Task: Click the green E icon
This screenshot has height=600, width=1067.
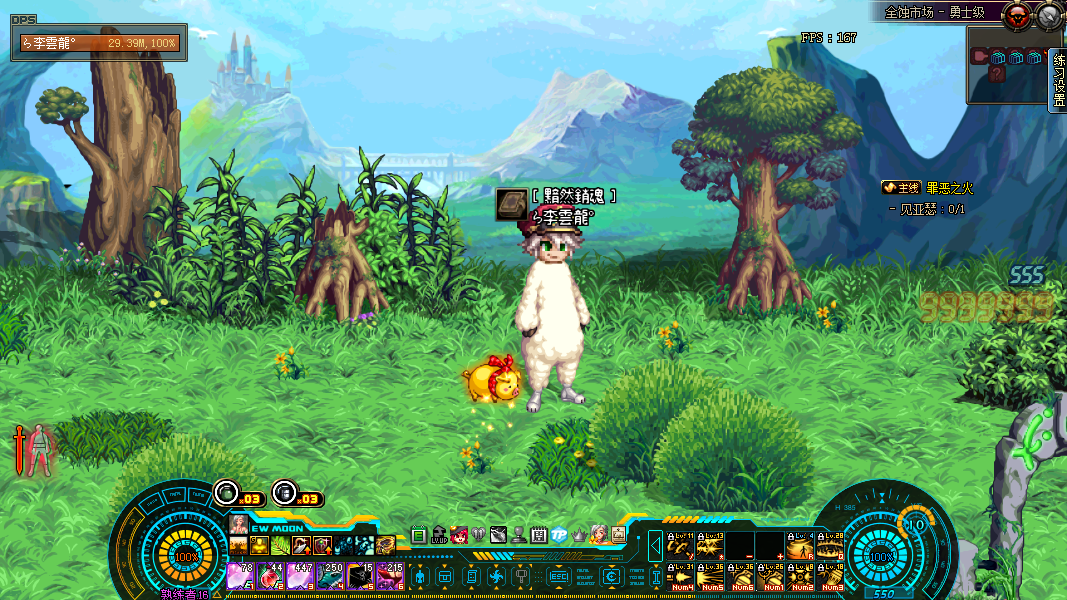Action: (418, 535)
